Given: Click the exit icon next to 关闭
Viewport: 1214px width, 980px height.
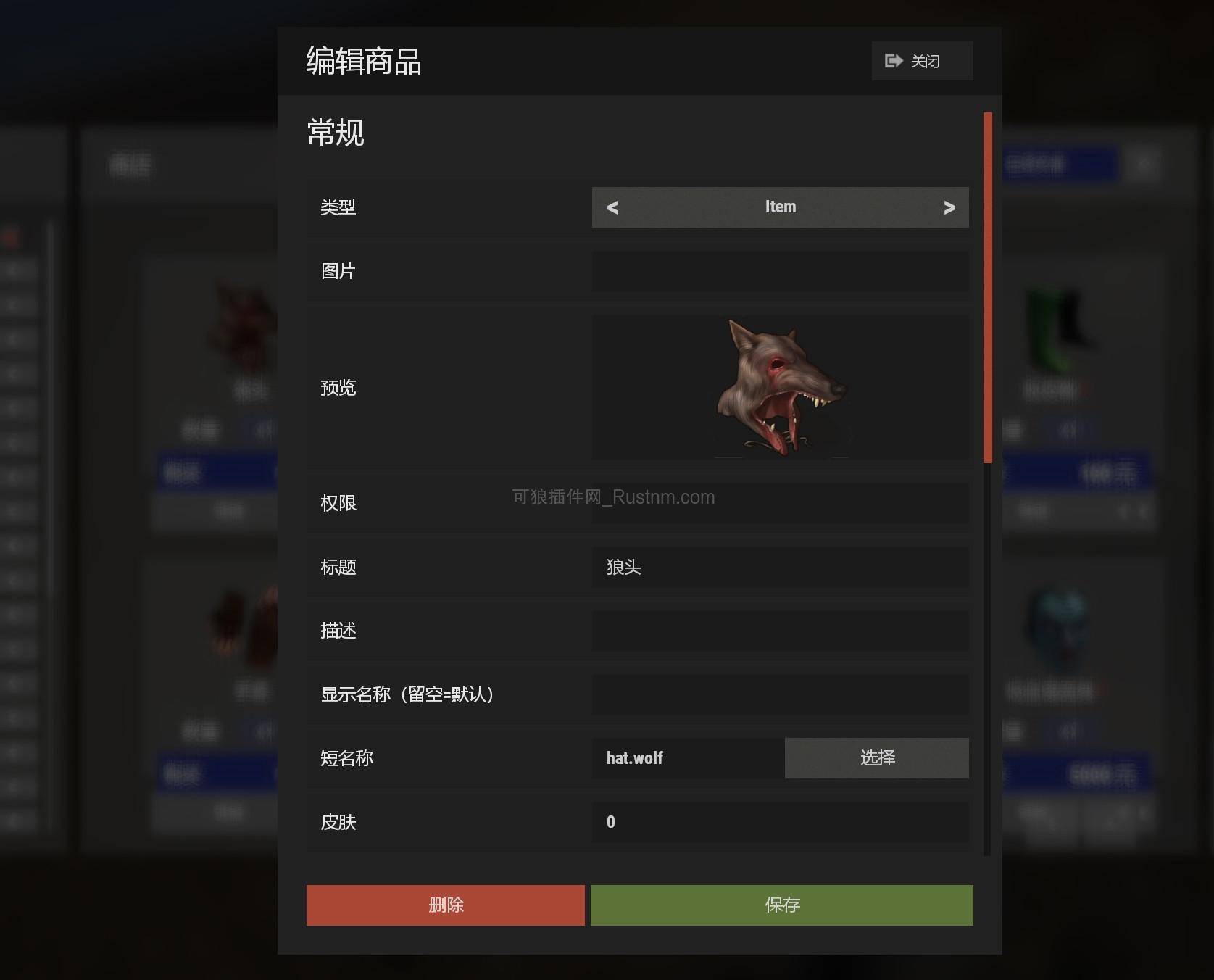Looking at the screenshot, I should 892,61.
